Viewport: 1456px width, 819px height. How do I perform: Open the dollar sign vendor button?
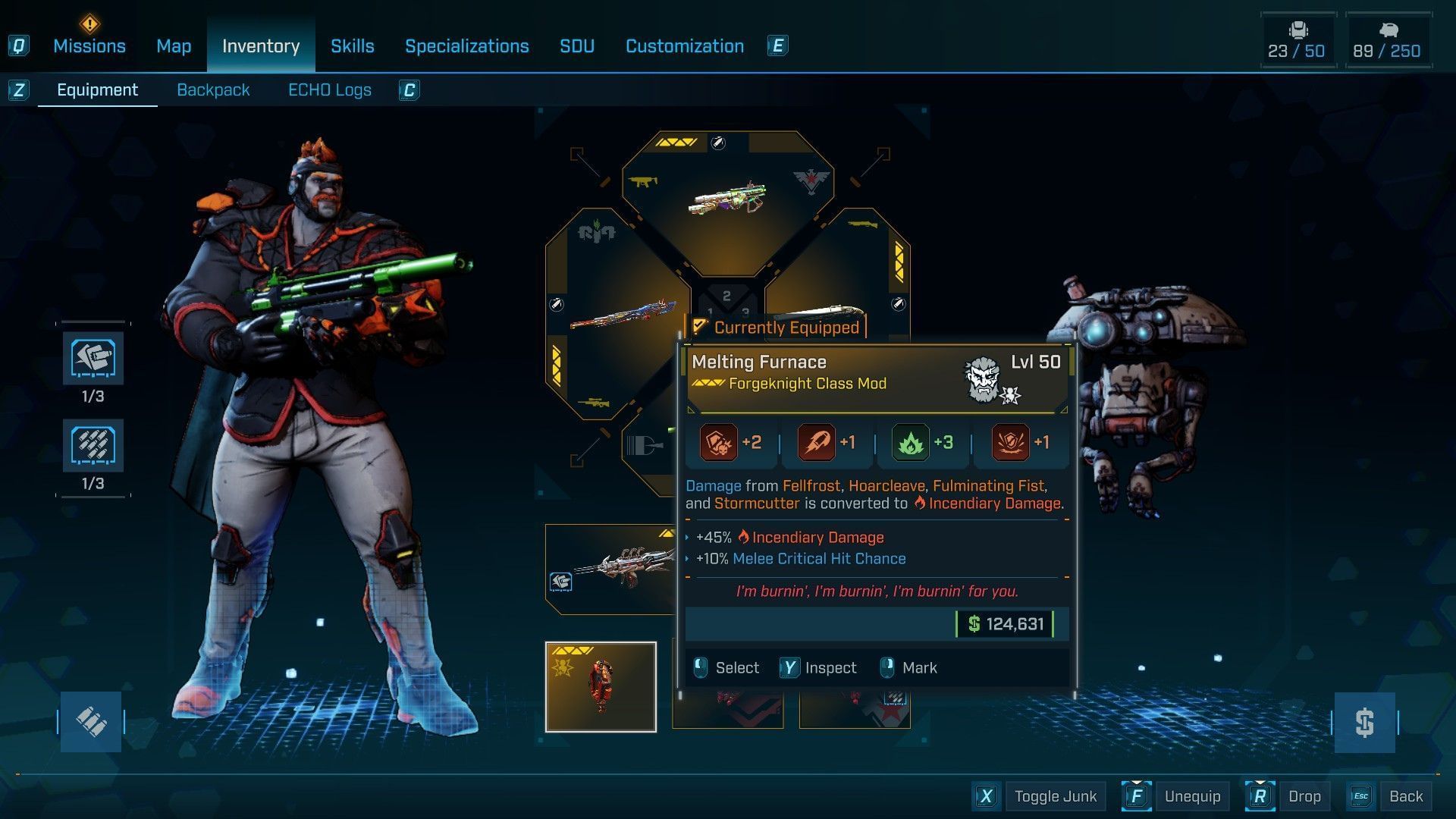coord(1364,722)
